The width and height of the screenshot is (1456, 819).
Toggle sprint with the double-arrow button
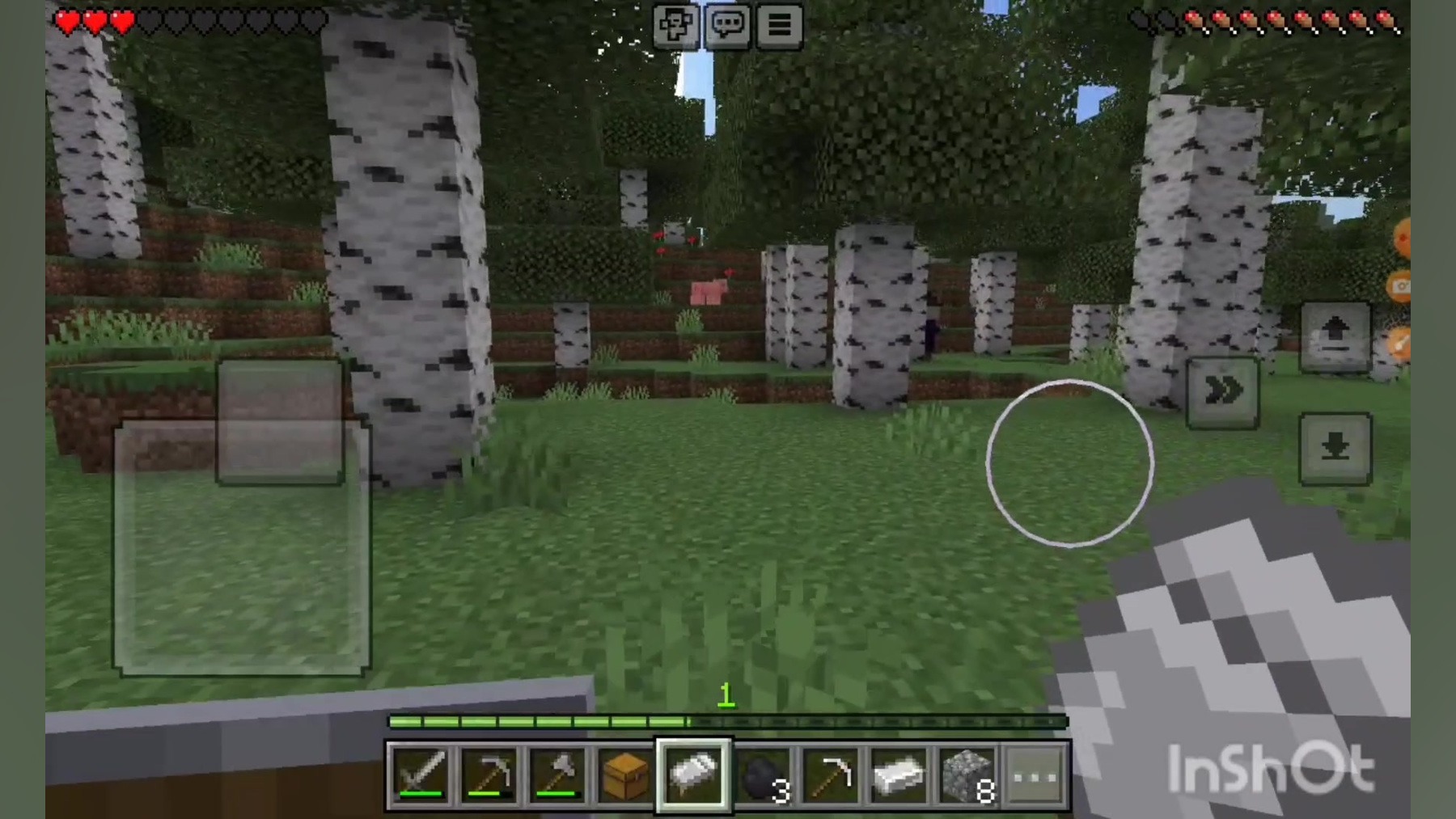coord(1222,392)
